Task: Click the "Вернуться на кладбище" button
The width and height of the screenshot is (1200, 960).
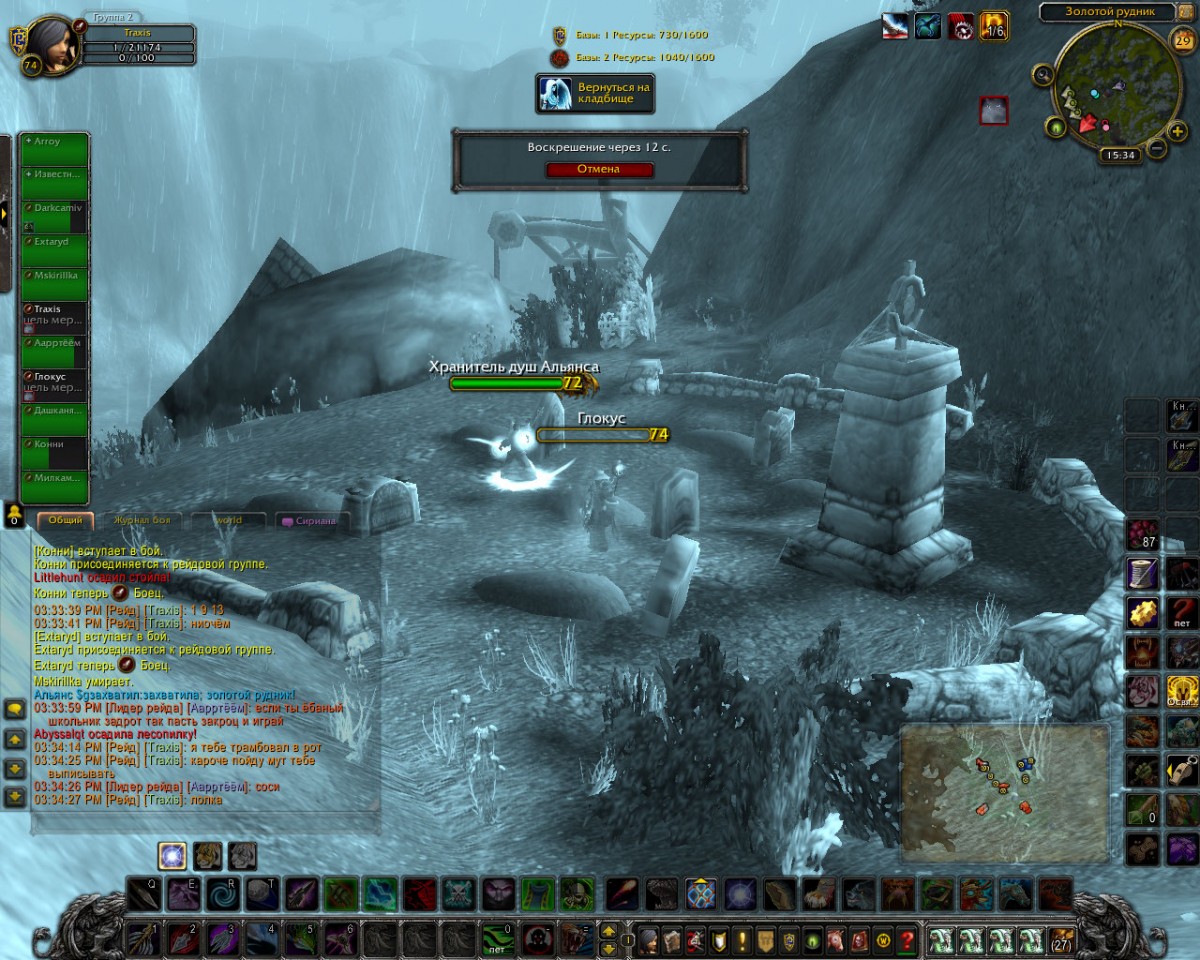Action: click(596, 93)
